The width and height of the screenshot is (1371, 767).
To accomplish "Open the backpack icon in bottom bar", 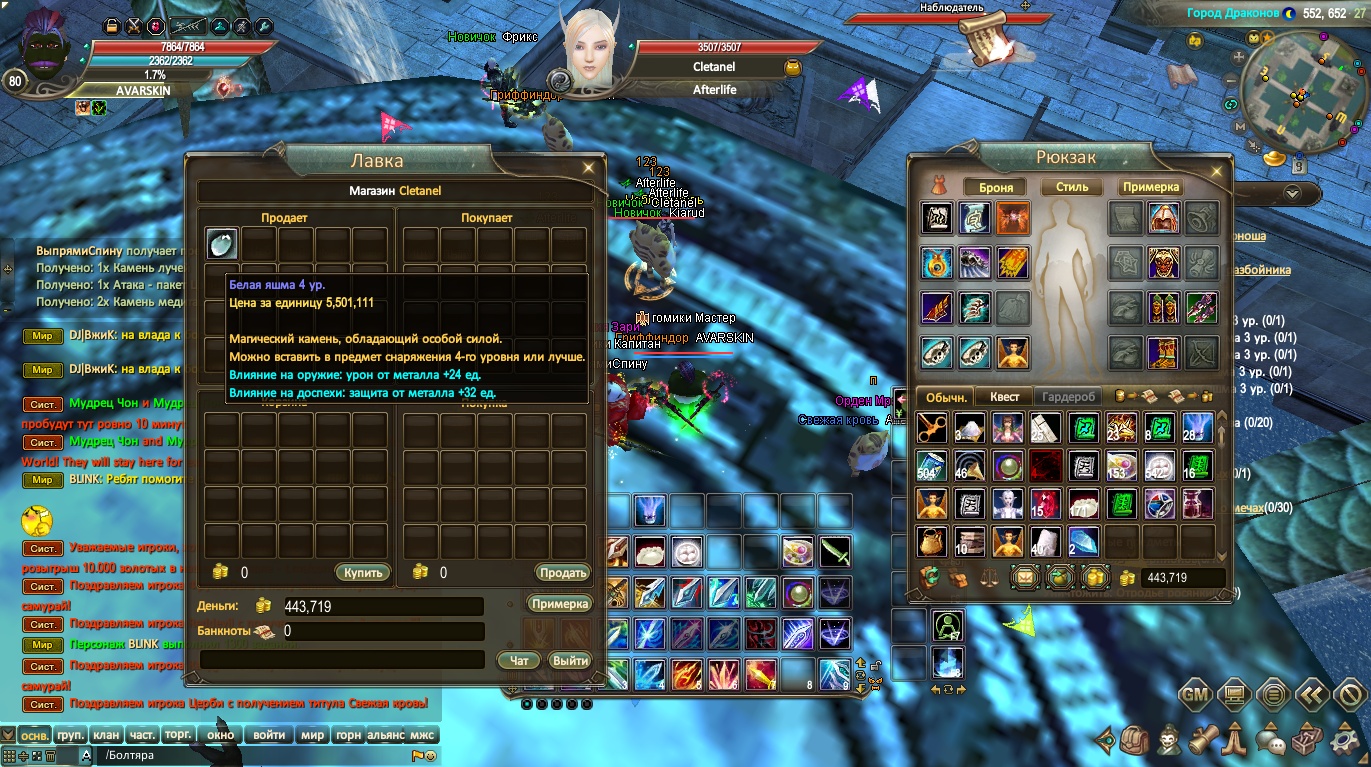I will coord(1134,742).
